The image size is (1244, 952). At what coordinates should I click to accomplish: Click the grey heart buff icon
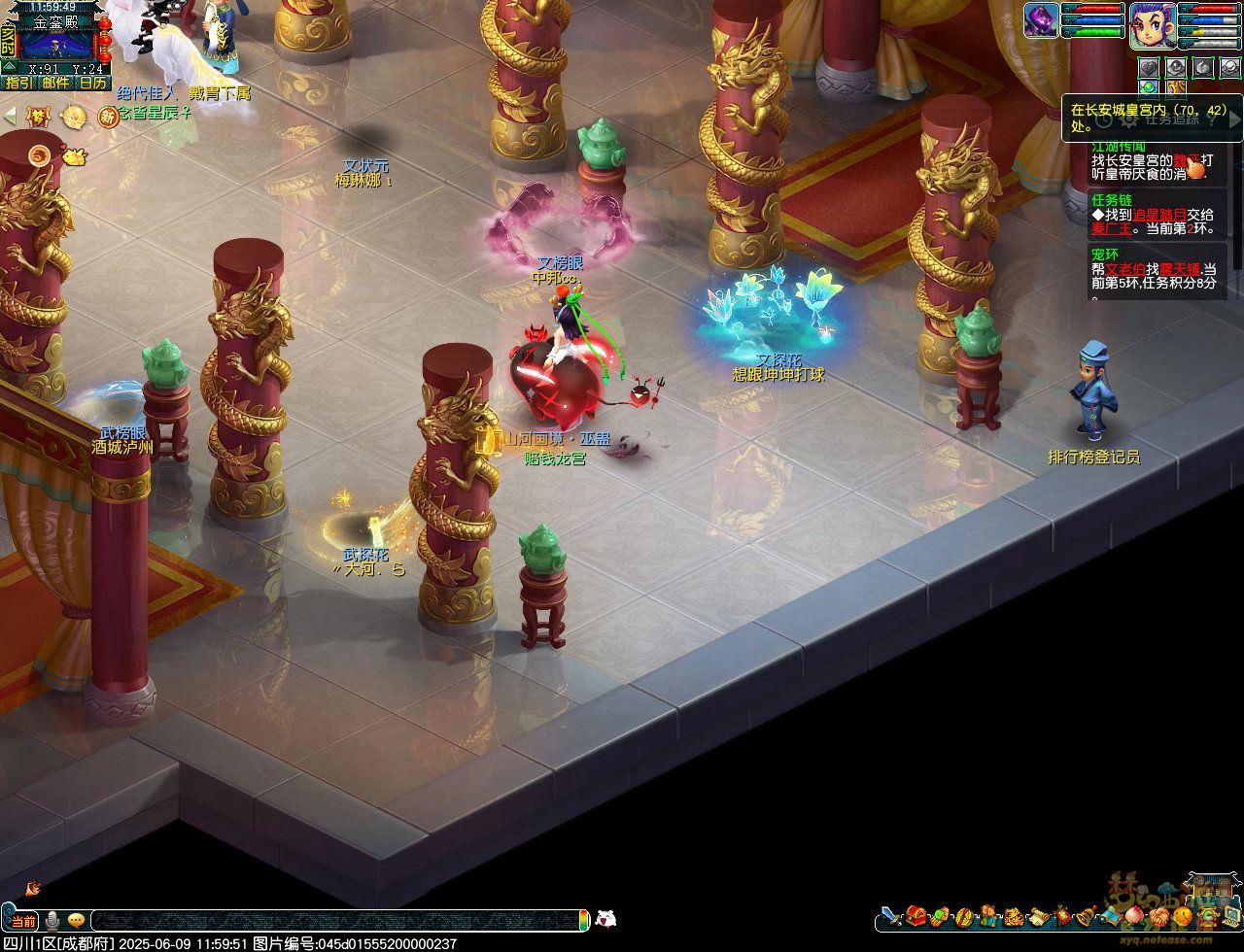pos(1150,67)
